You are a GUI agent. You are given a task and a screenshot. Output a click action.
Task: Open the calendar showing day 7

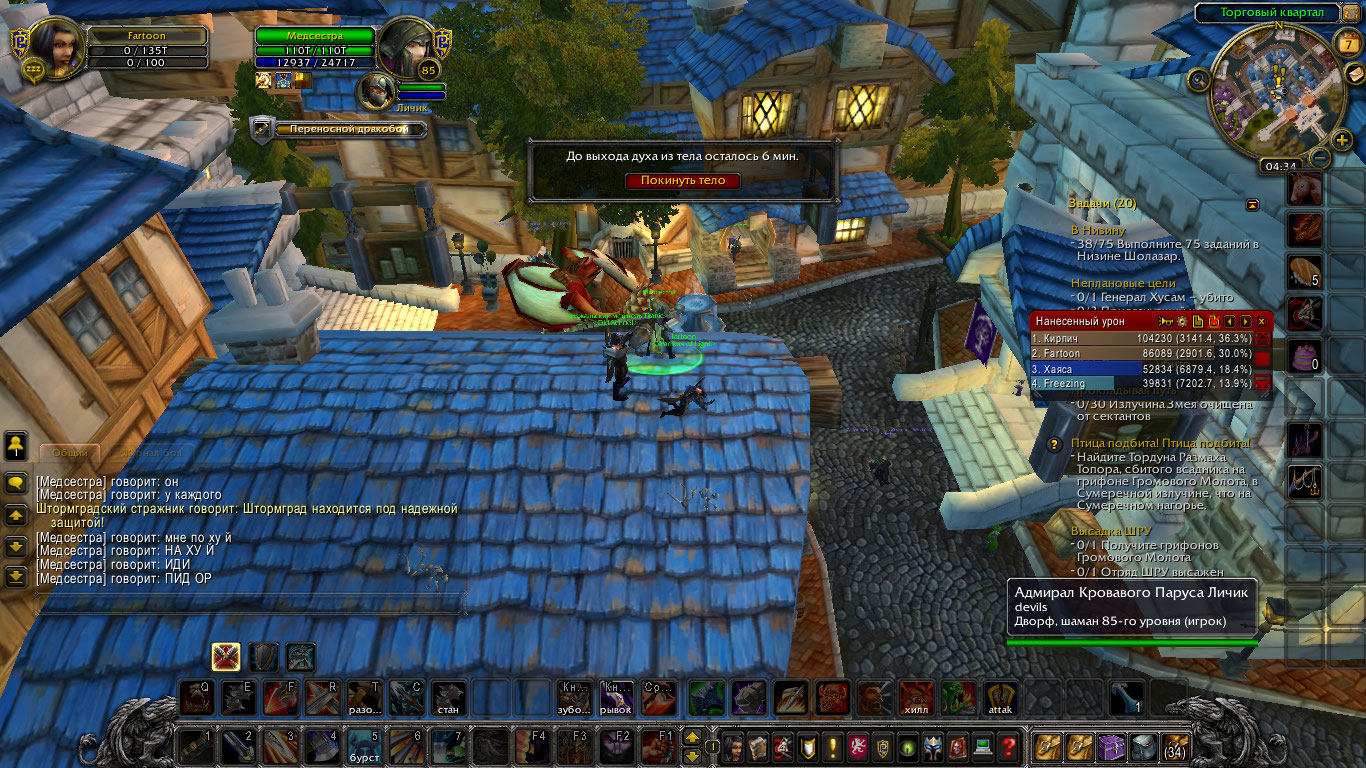1349,45
